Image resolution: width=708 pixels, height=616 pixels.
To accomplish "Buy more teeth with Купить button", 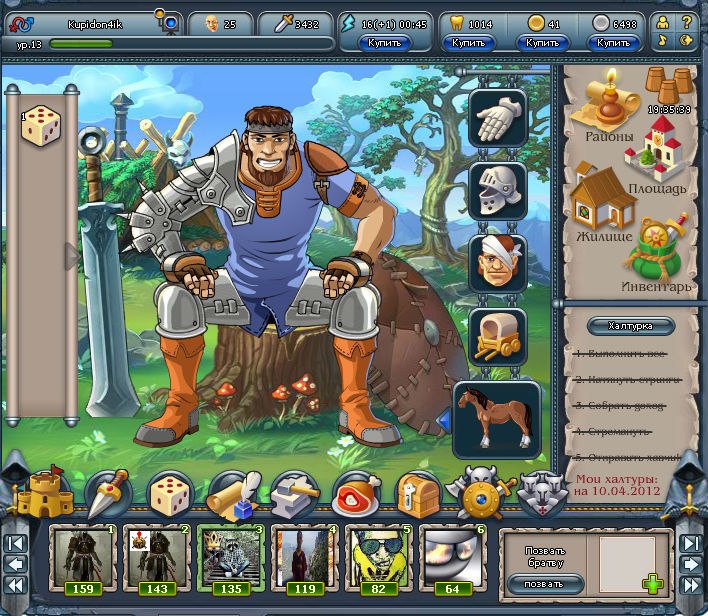I will point(468,43).
